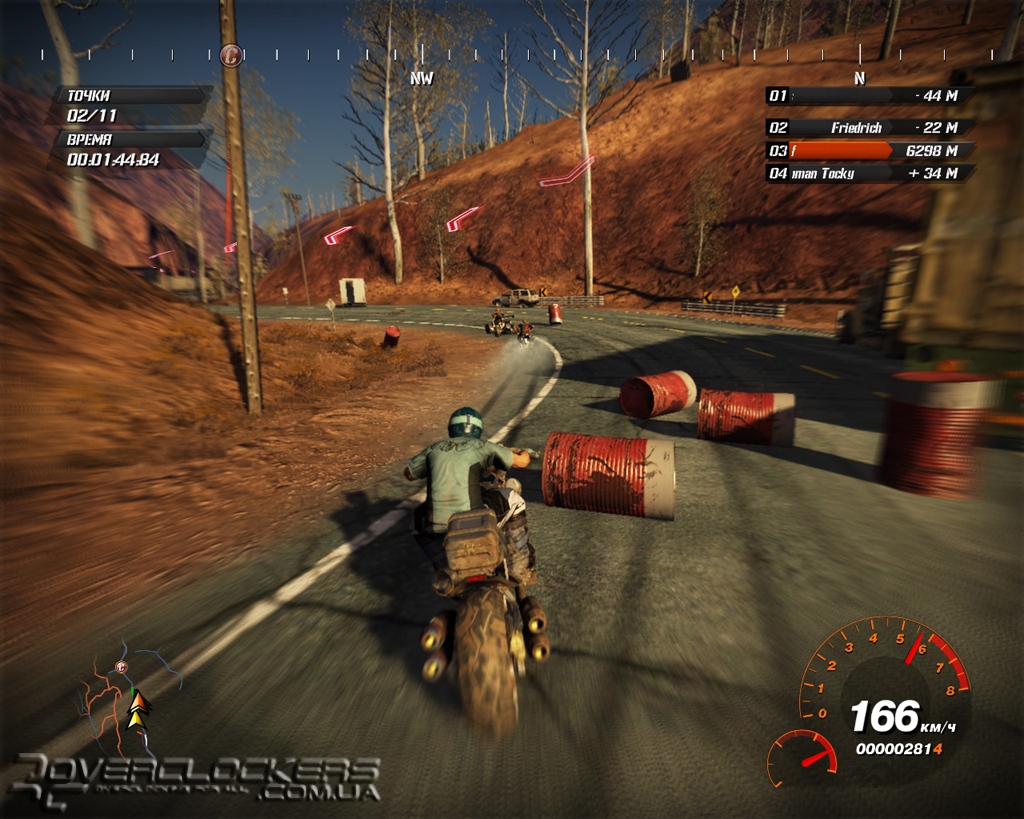Select Friedrich's row in the standings
Screen dimensions: 1024x819
coord(868,128)
